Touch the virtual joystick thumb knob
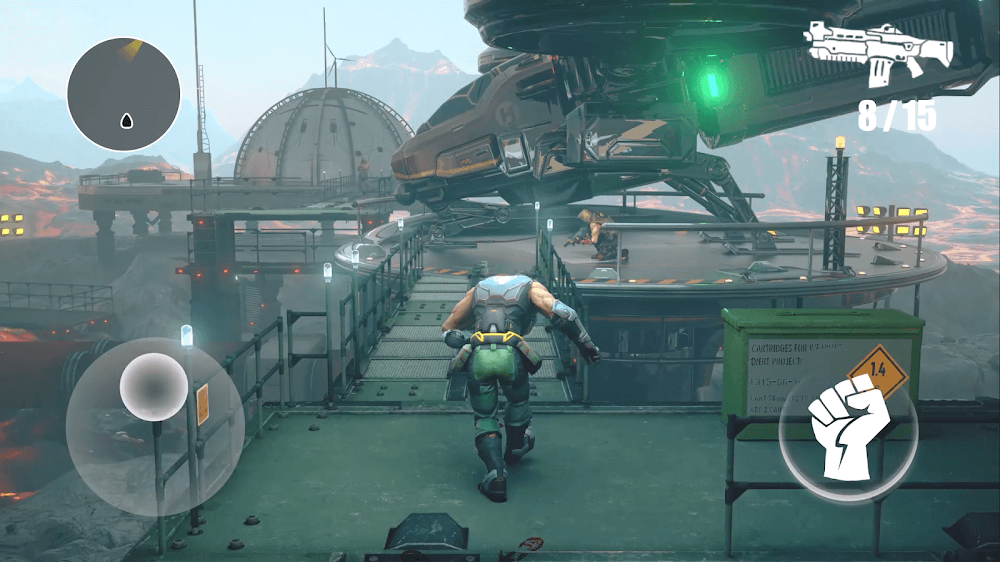 pyautogui.click(x=154, y=386)
